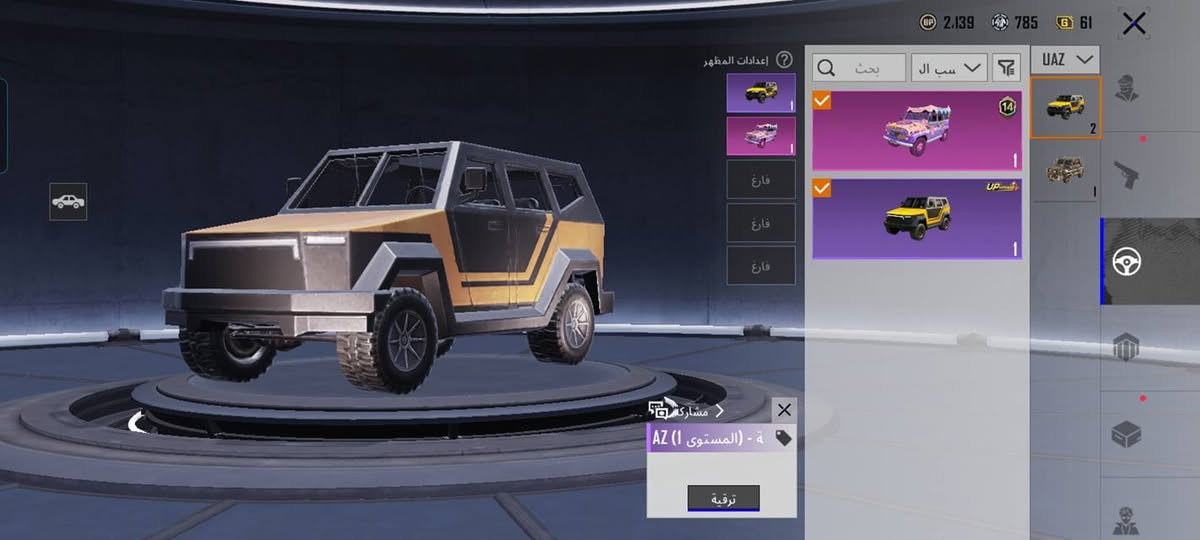The height and width of the screenshot is (540, 1200).
Task: Pick the pink UAZ appearance preset slot
Action: point(761,136)
